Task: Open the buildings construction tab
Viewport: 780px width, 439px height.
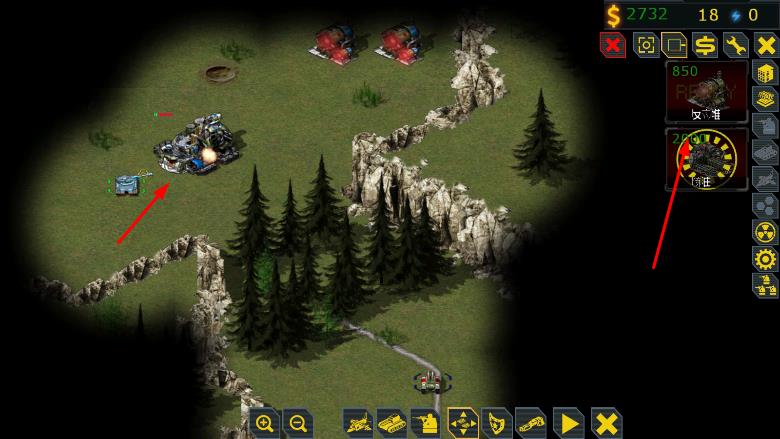Action: coord(765,73)
